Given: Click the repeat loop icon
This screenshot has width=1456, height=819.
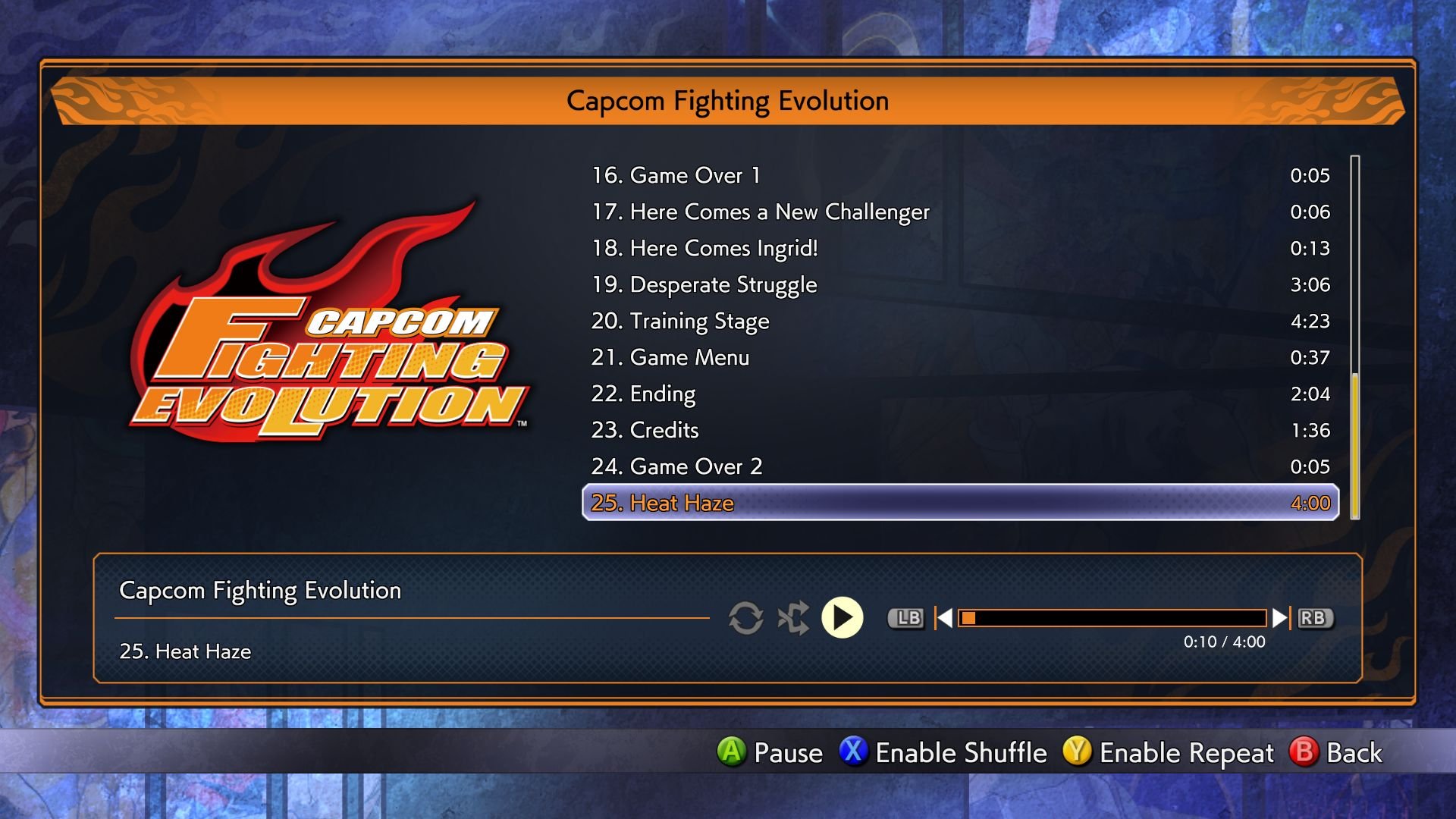Looking at the screenshot, I should pos(747,618).
